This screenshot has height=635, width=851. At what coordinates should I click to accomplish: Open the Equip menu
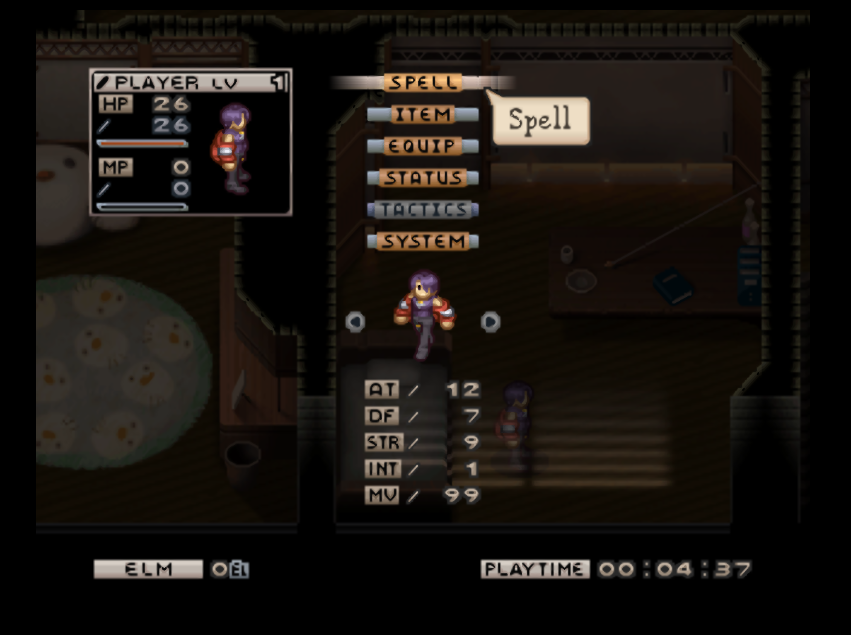423,147
